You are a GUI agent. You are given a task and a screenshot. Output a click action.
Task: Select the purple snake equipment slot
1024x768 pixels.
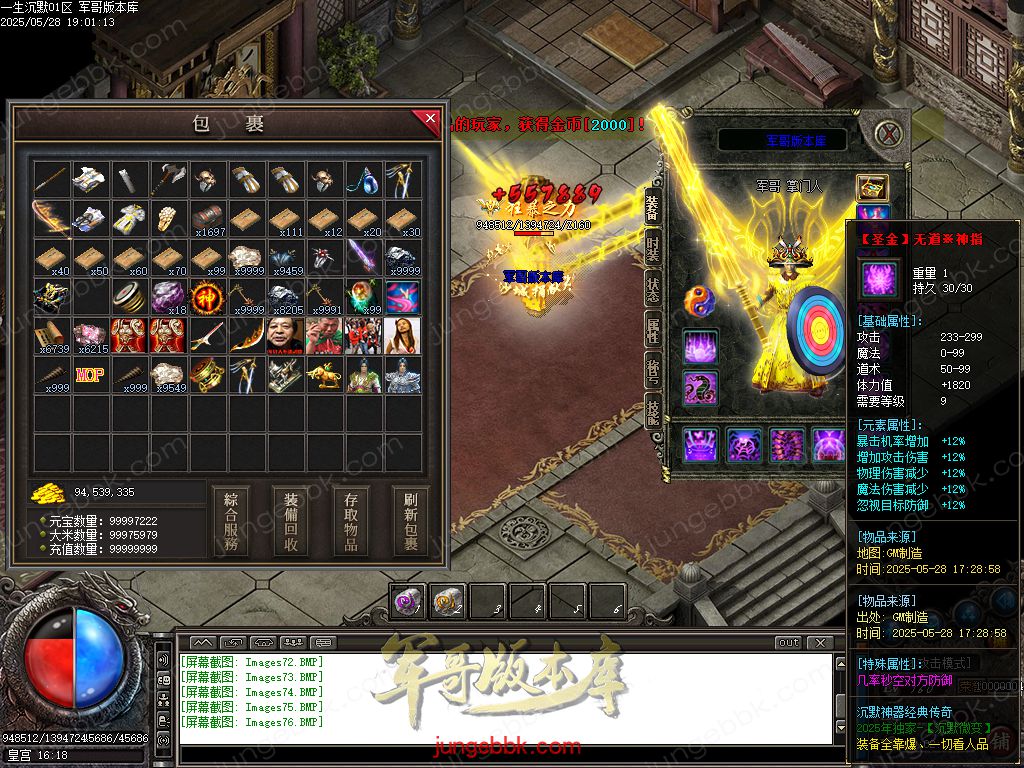pos(701,388)
